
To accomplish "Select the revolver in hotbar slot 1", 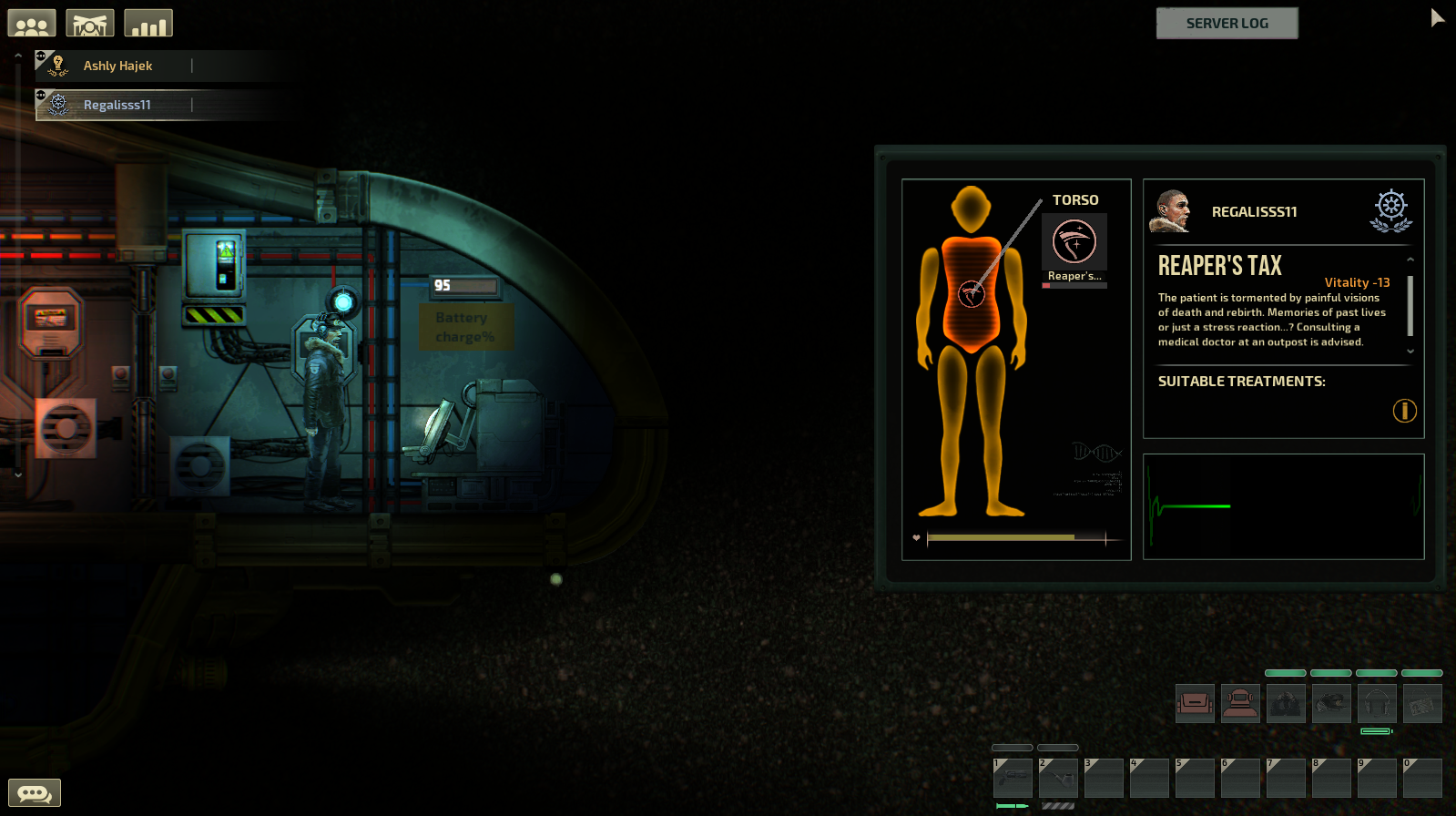I will pos(1013,779).
